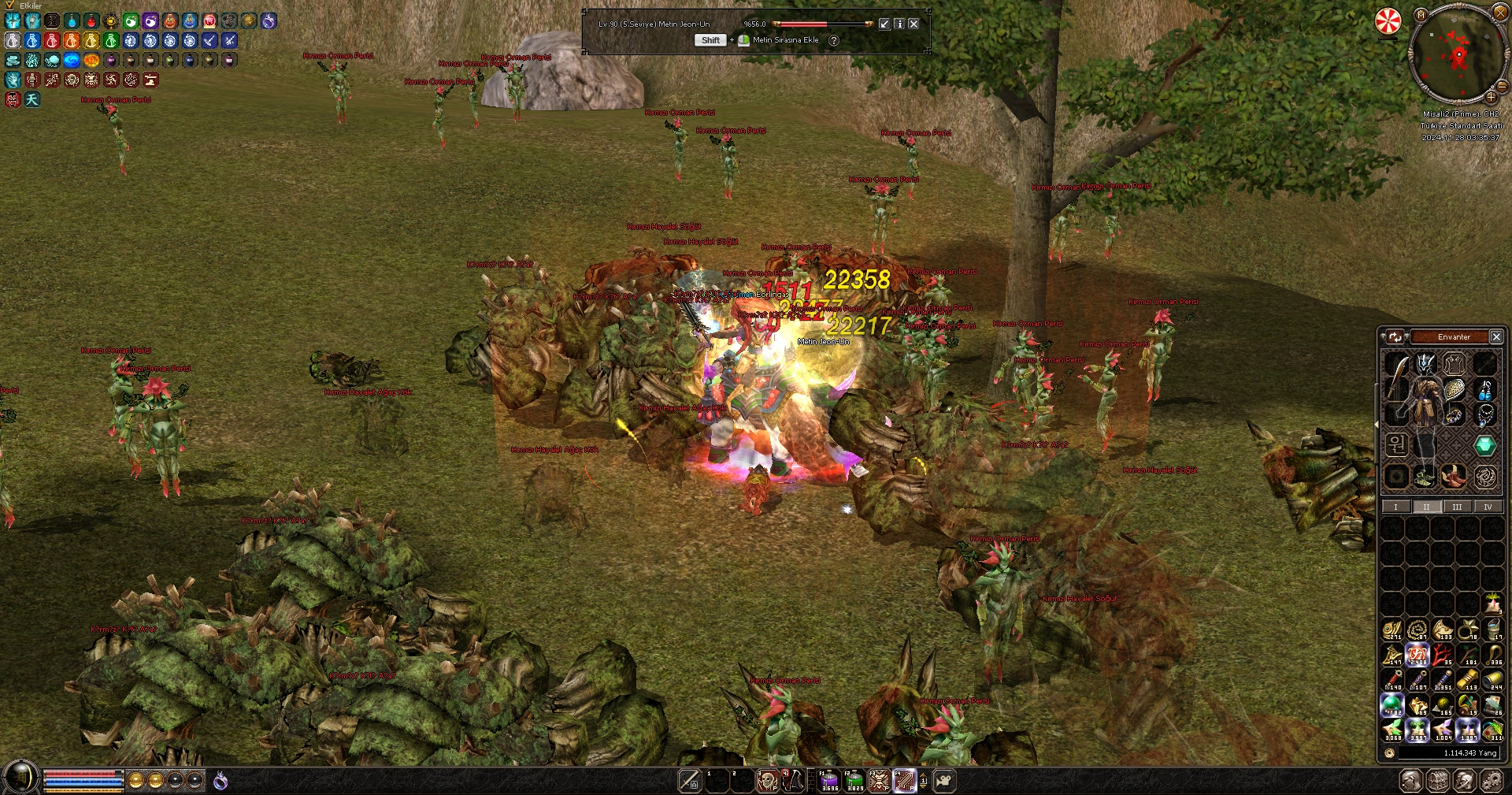Close the minimap with its X button
This screenshot has width=1512, height=795.
[x=1500, y=12]
